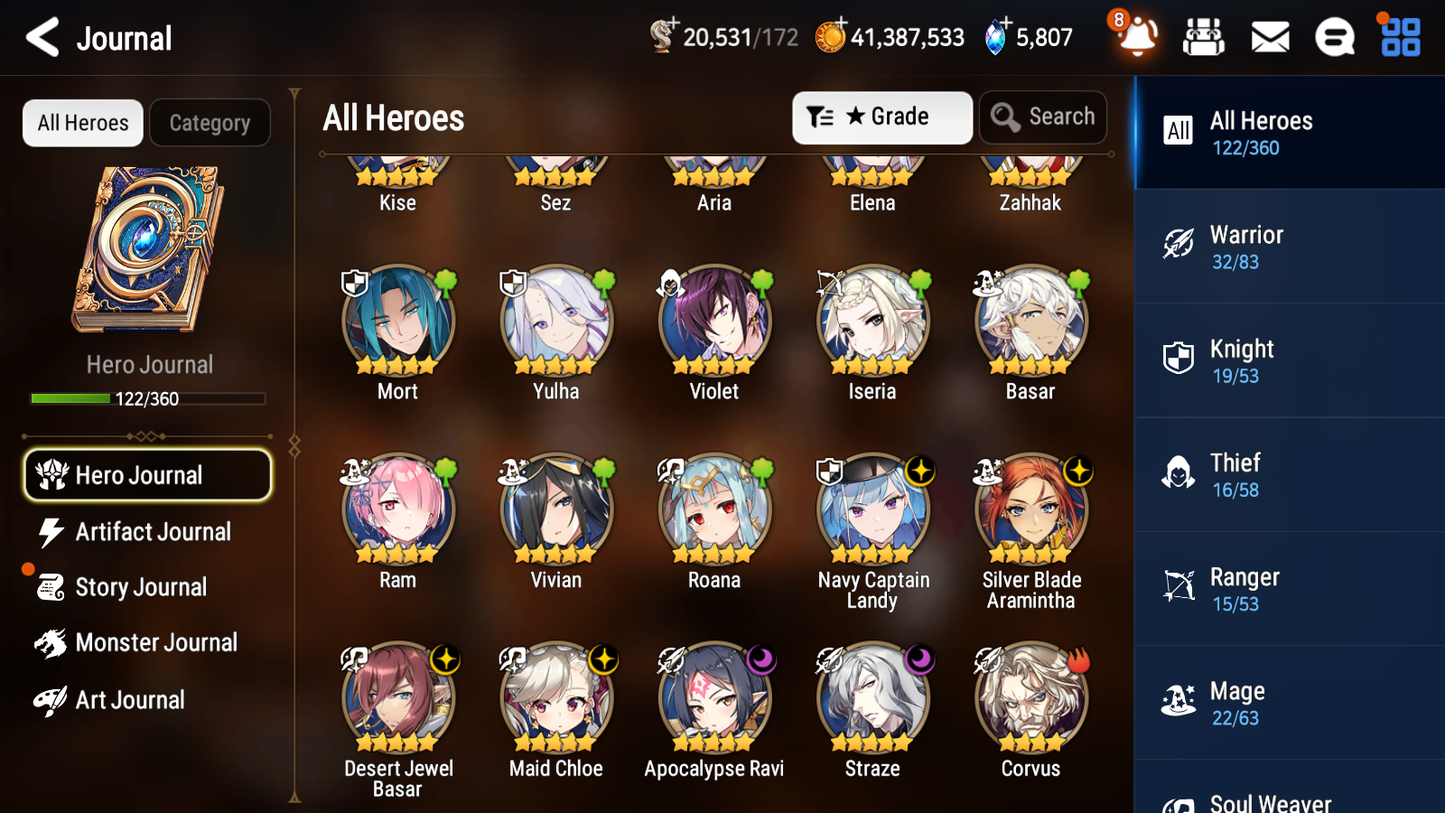Switch to the Category tab
Image resolution: width=1445 pixels, height=813 pixels.
(210, 122)
